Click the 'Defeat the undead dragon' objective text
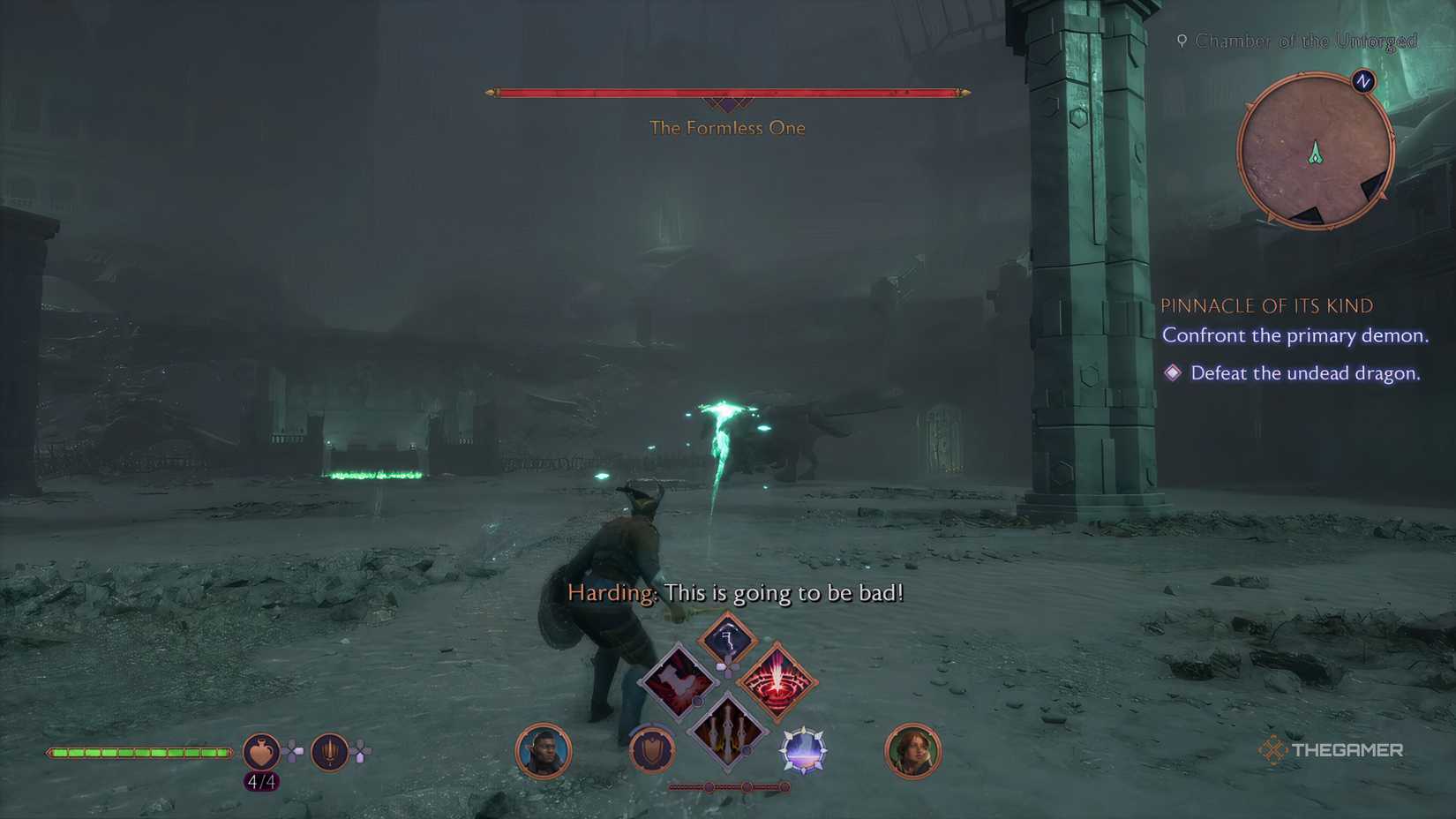This screenshot has height=819, width=1456. [1307, 372]
